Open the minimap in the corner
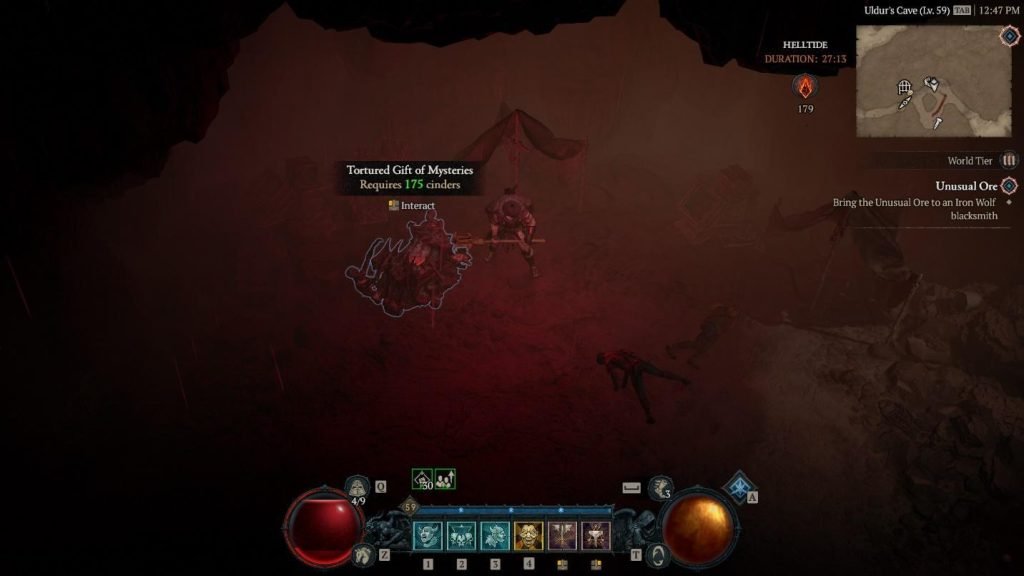1024x576 pixels. point(919,81)
